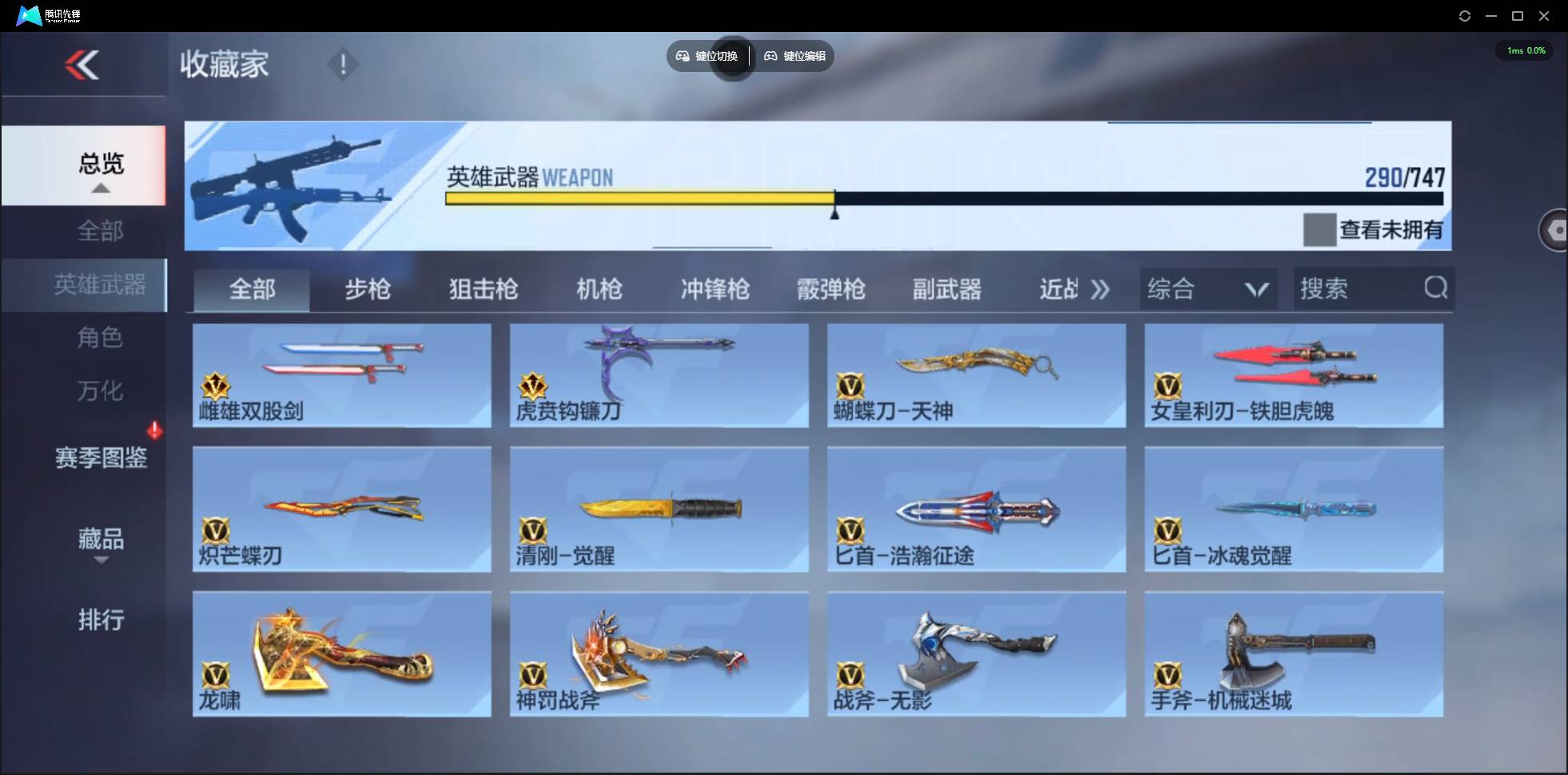Open the search magnifier icon

(x=1436, y=288)
